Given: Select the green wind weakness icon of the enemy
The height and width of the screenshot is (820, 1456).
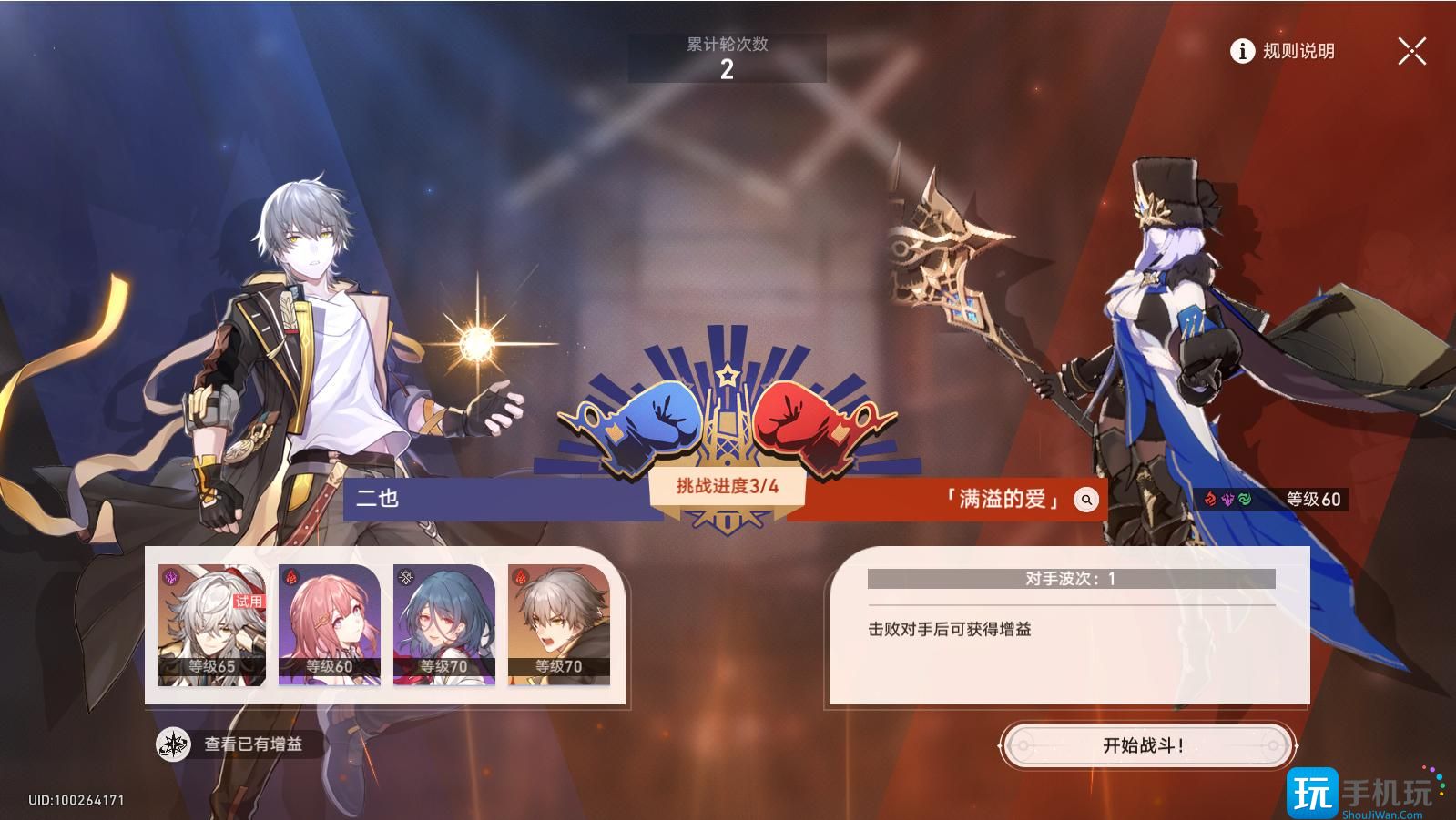Looking at the screenshot, I should coord(1247,499).
